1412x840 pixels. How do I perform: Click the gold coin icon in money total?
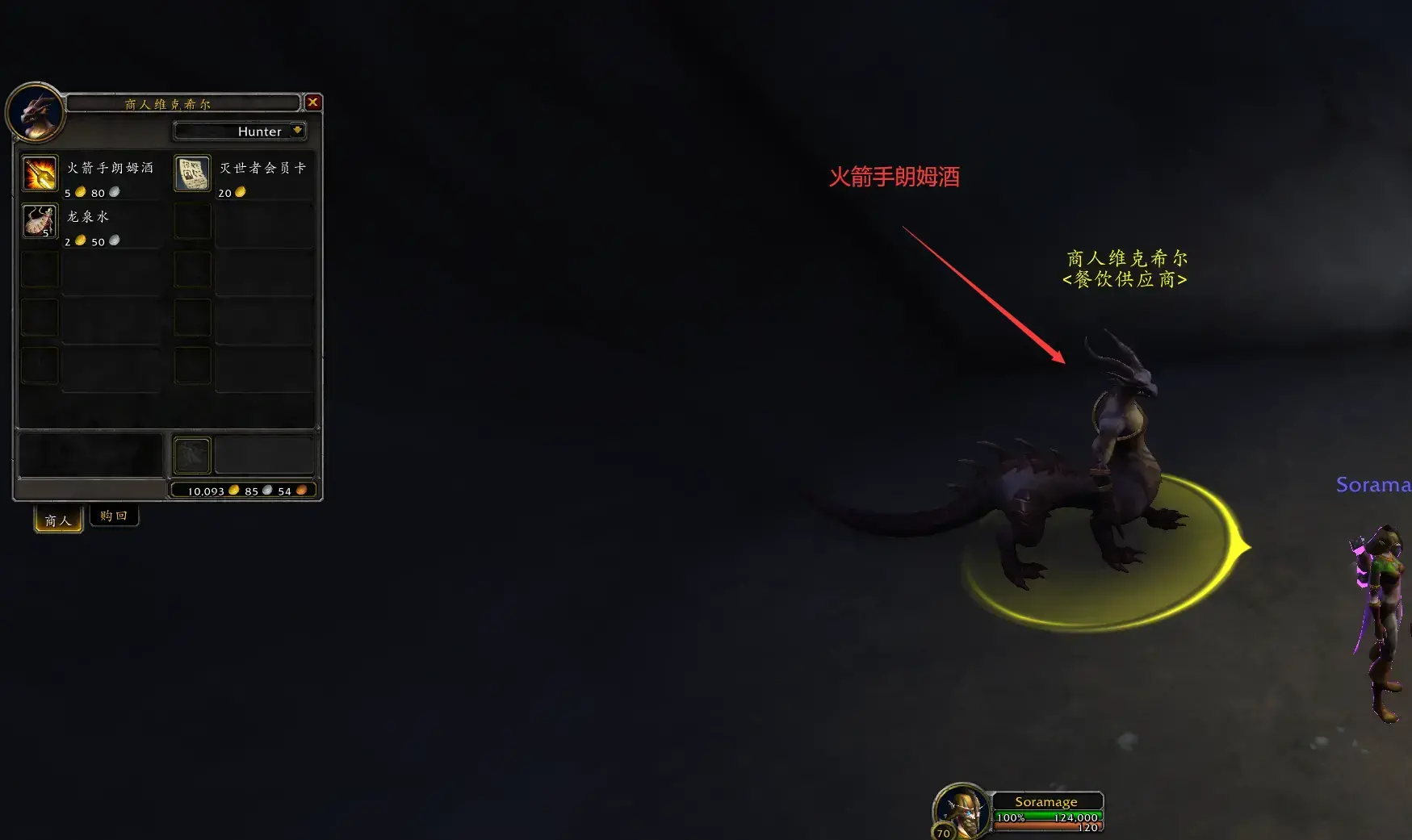pyautogui.click(x=233, y=490)
